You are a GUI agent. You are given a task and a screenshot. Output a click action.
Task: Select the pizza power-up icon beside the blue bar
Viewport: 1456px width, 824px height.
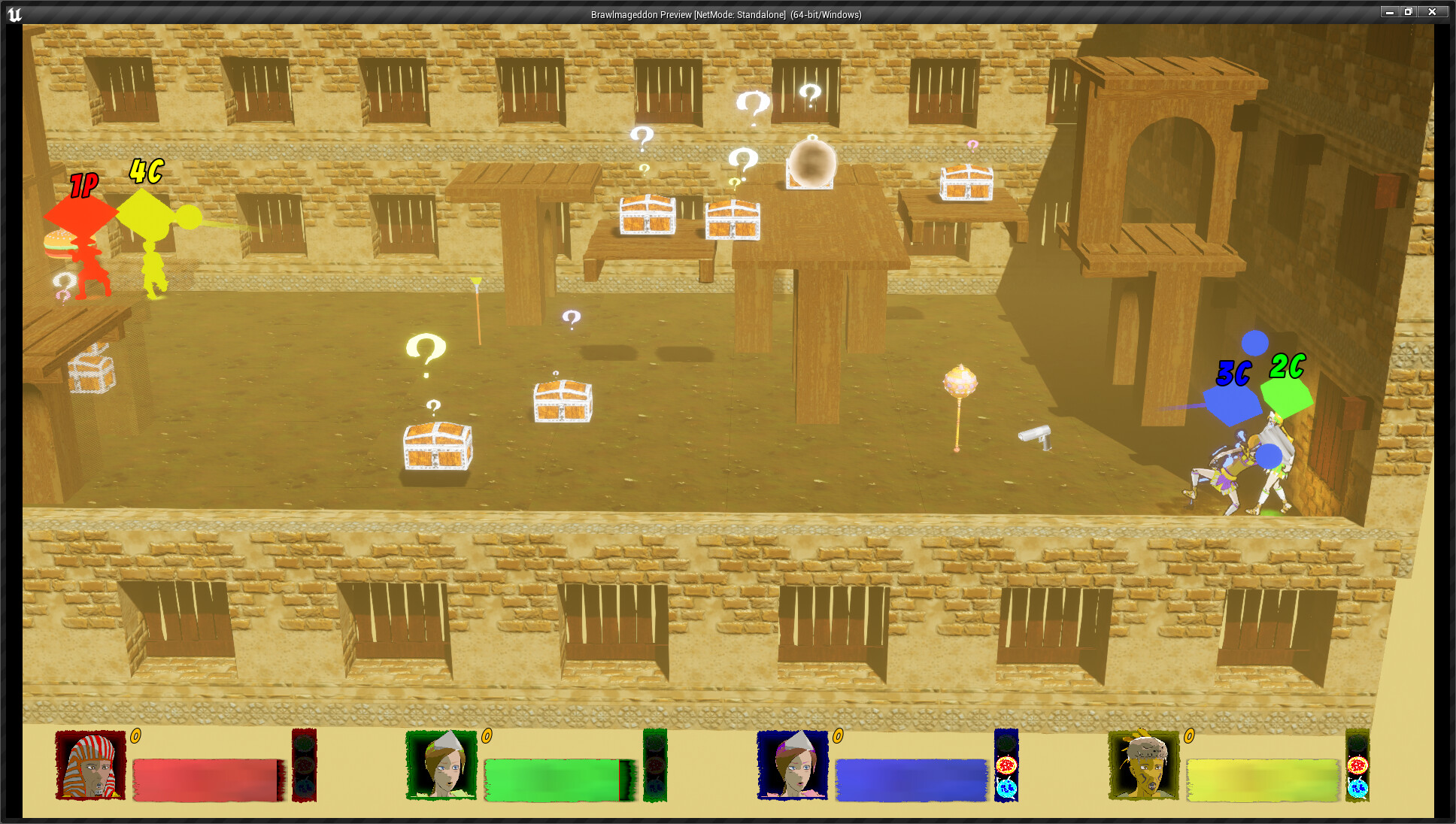(x=1006, y=765)
